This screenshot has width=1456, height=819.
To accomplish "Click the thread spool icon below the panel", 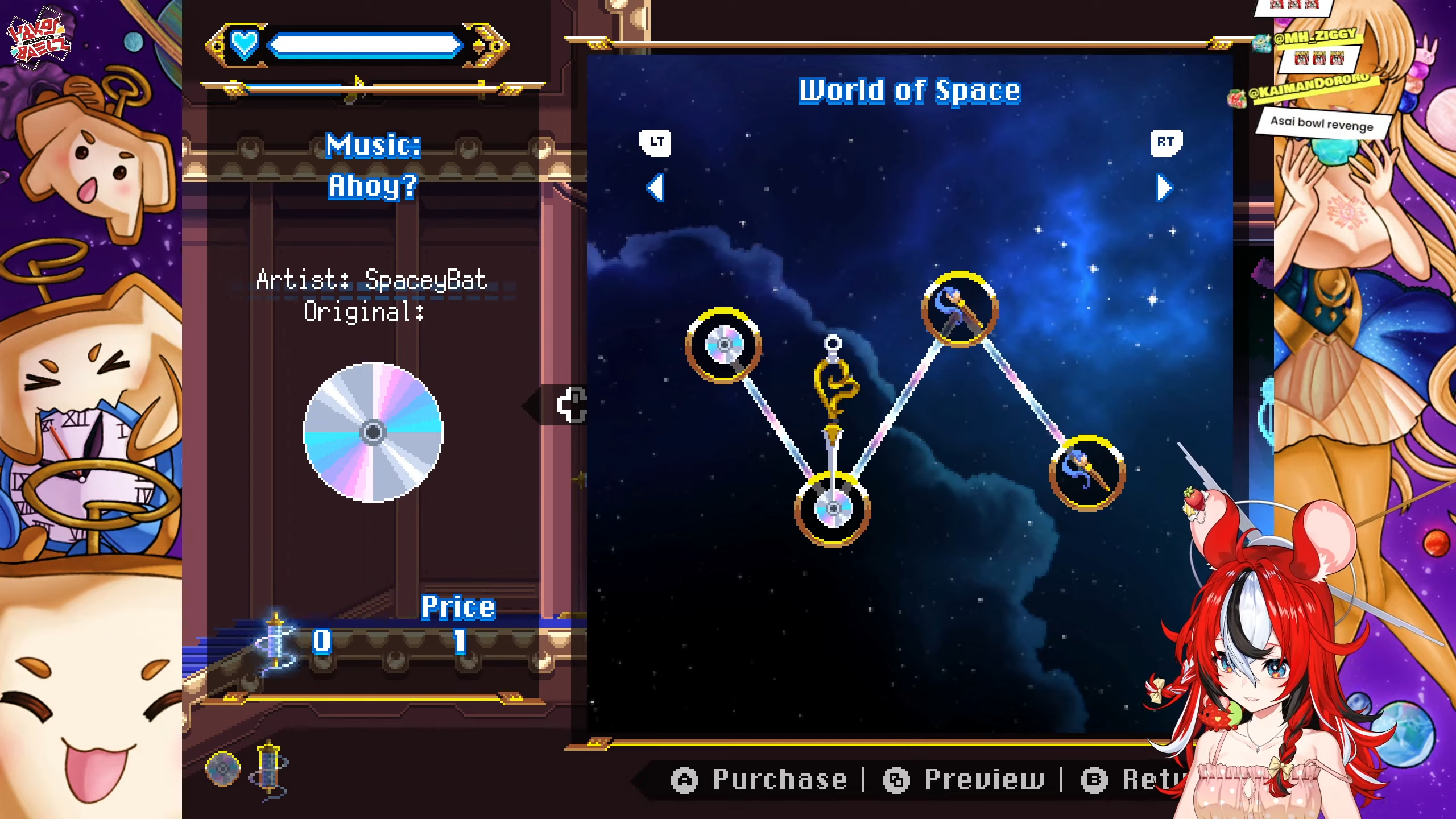I will point(269,769).
